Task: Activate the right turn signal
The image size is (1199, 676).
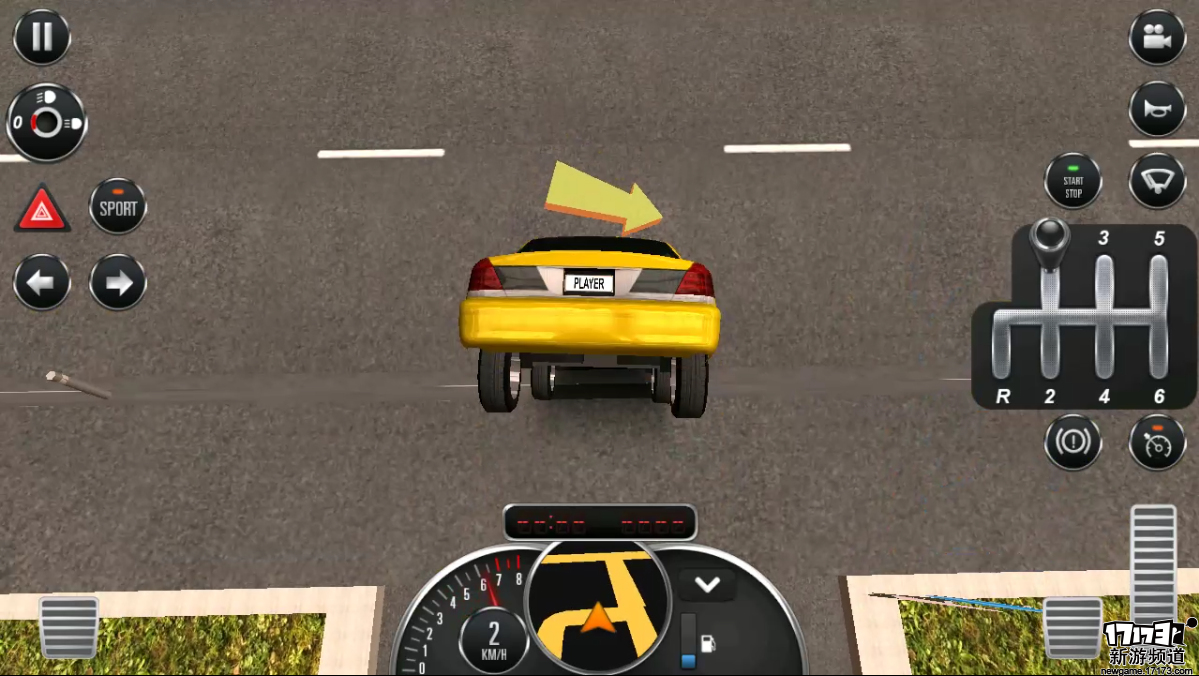Action: coord(118,283)
